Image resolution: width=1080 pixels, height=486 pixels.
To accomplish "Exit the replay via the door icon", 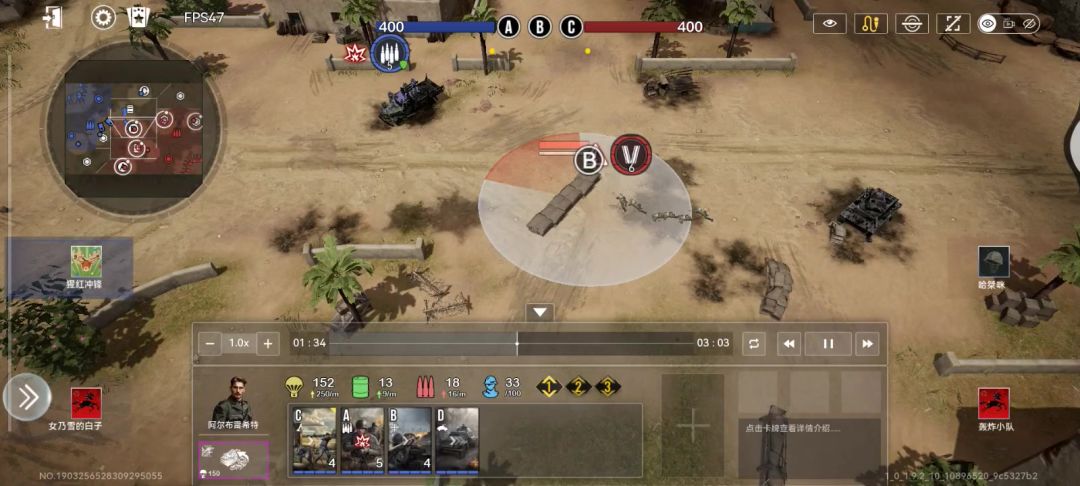I will 54,18.
